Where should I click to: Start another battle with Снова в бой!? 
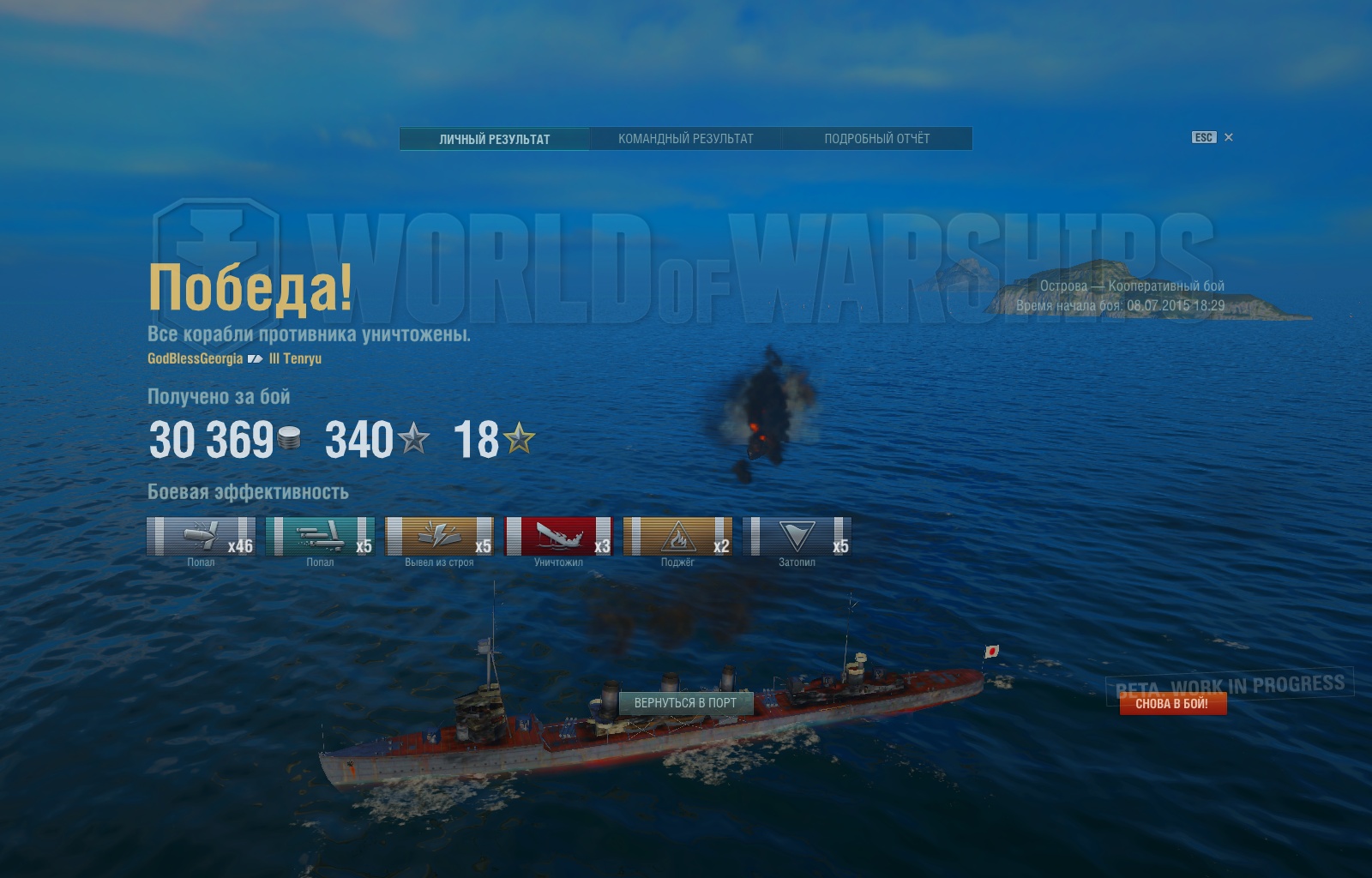click(x=1172, y=704)
